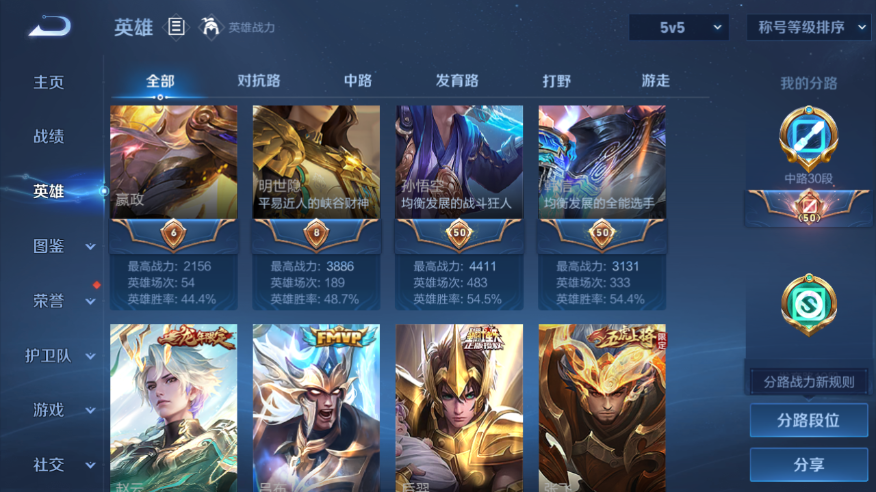Image resolution: width=876 pixels, height=492 pixels.
Task: Expand the 荣誉 sidebar entry
Action: point(60,300)
